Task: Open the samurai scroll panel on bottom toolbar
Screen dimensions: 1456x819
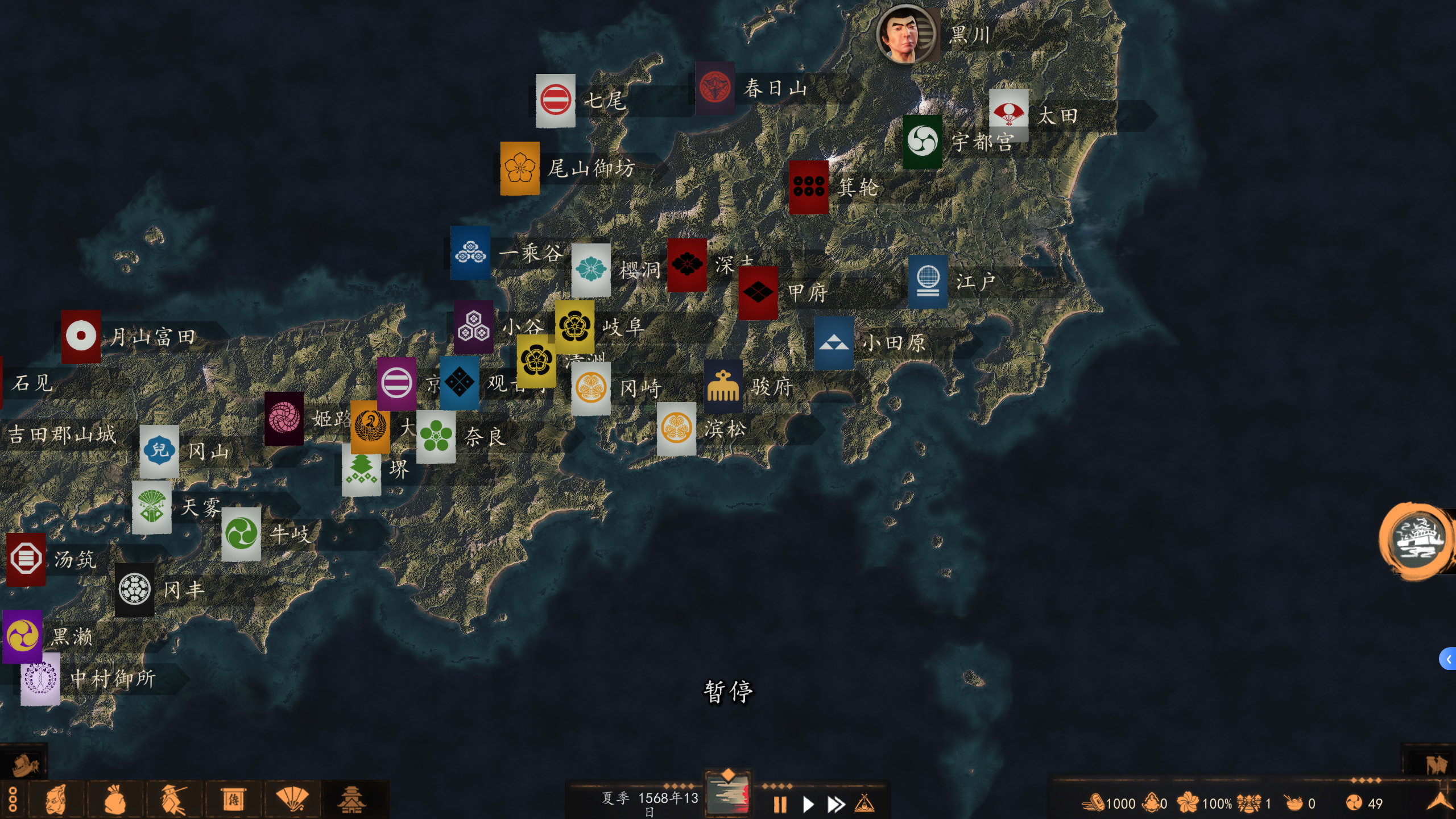Action: pos(233,798)
